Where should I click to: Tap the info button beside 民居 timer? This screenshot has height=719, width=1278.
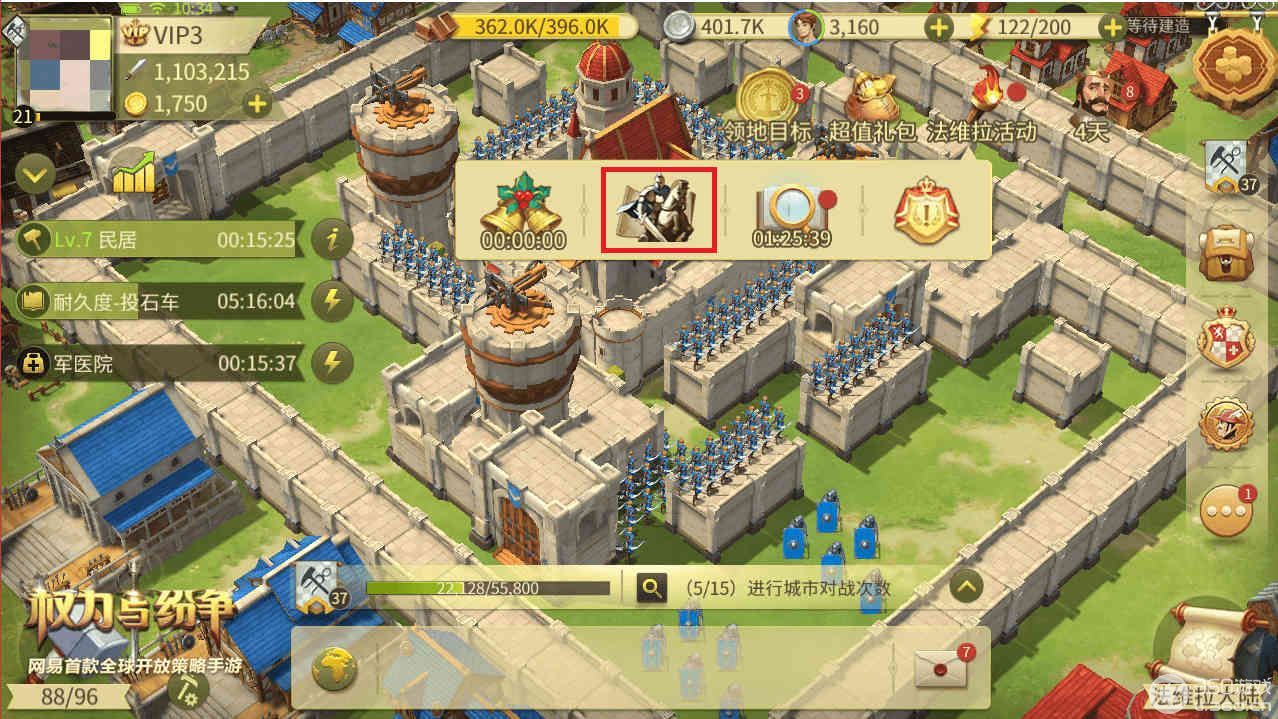(332, 240)
